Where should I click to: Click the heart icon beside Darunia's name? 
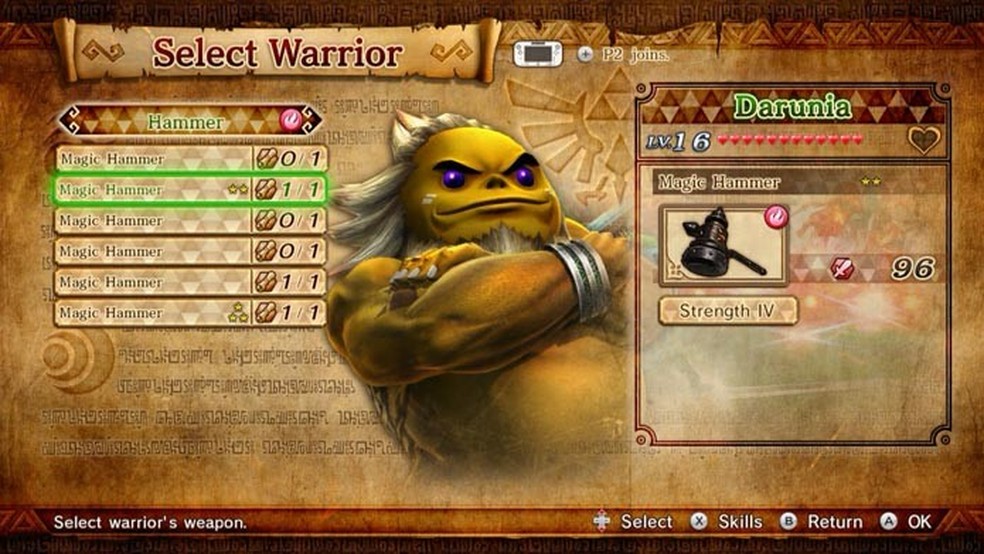(x=923, y=140)
